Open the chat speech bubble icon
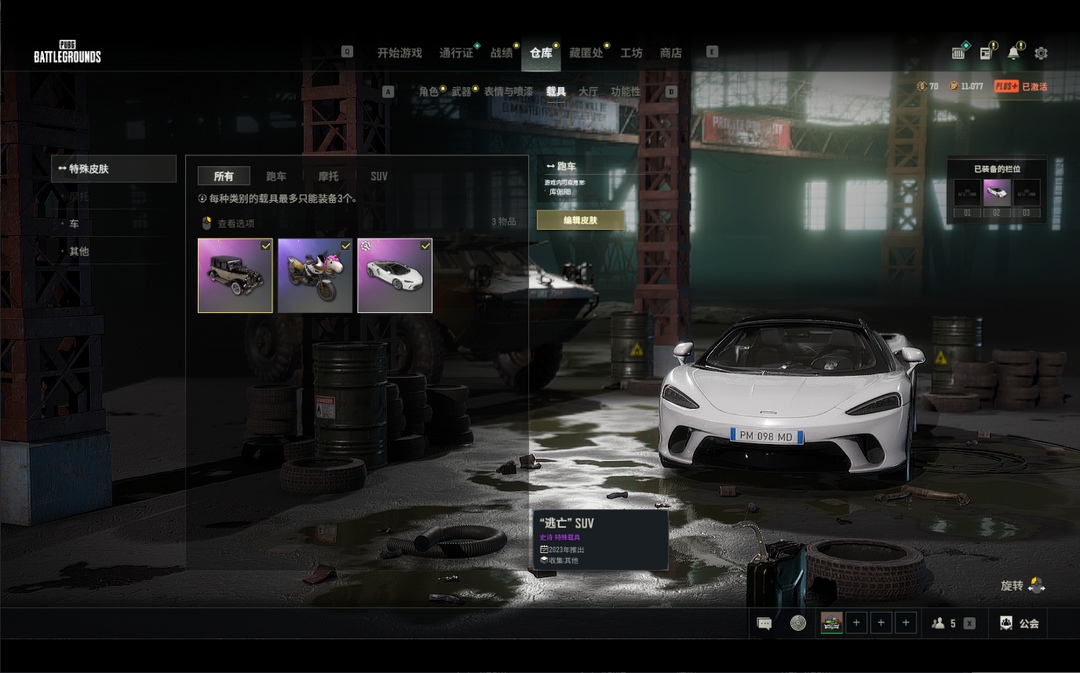The image size is (1080, 673). (x=765, y=623)
